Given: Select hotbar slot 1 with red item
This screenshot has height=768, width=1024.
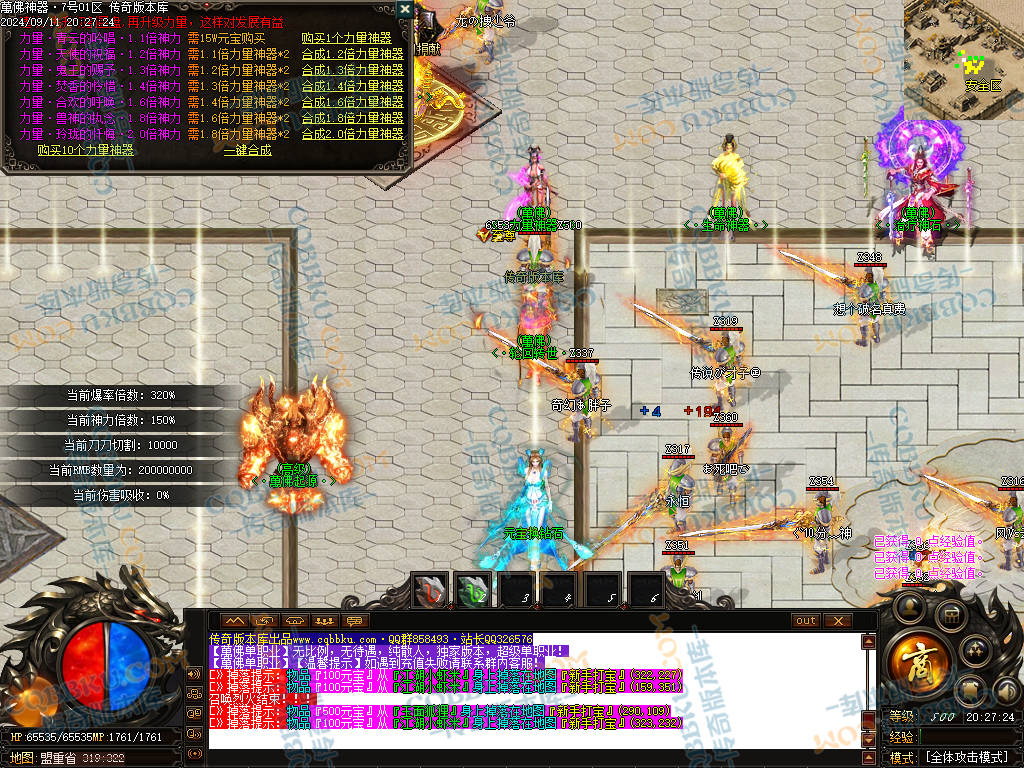Looking at the screenshot, I should click(x=431, y=590).
